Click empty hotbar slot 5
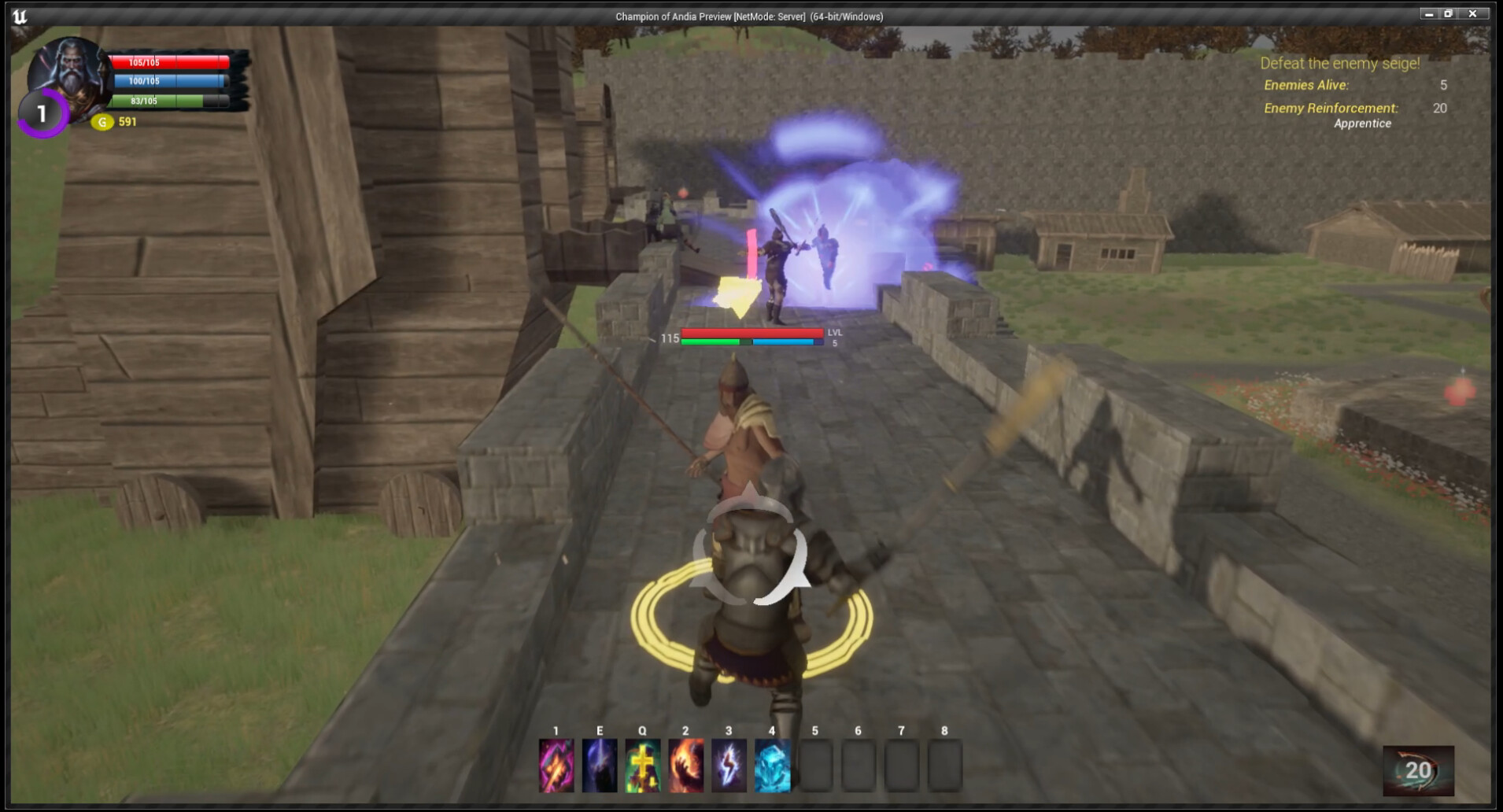This screenshot has width=1503, height=812. point(815,767)
